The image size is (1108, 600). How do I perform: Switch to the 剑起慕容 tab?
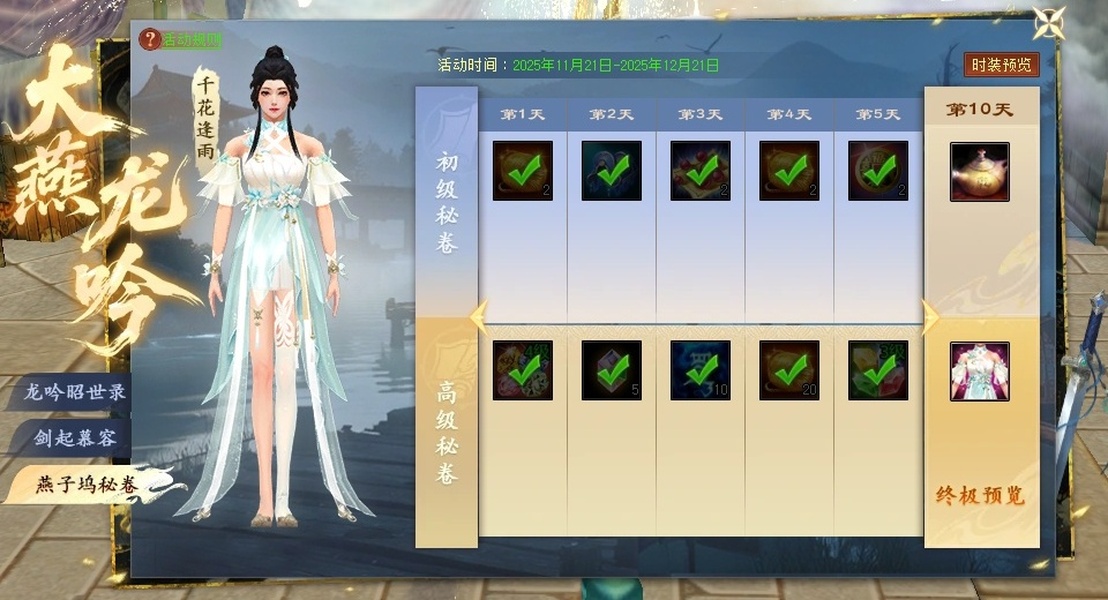[x=75, y=438]
